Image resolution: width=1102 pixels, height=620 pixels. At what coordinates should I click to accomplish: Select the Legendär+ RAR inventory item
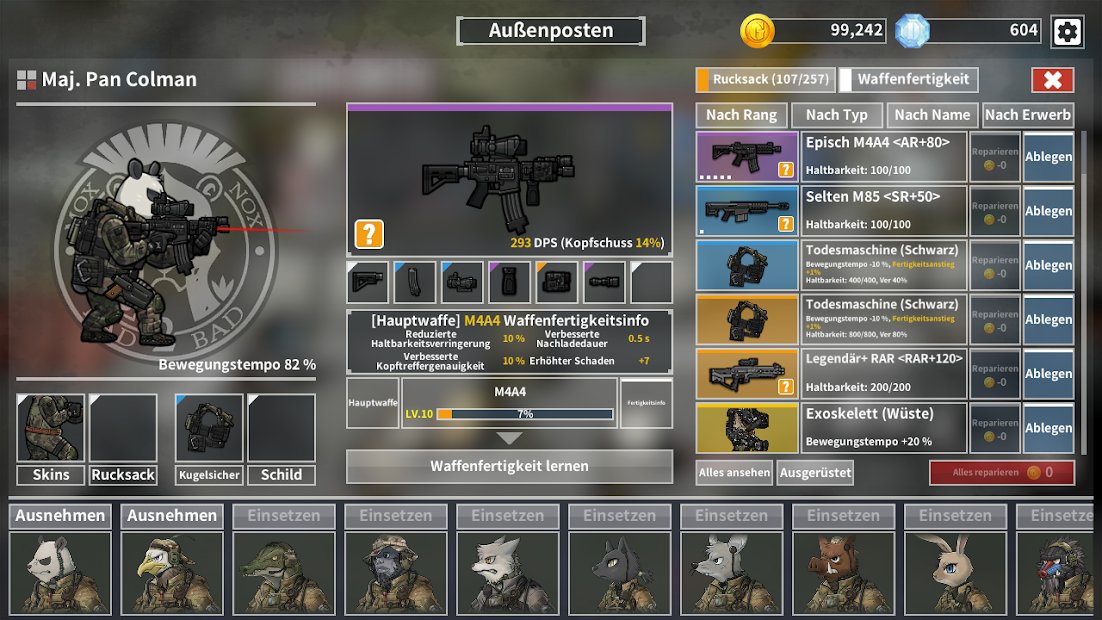pyautogui.click(x=885, y=373)
